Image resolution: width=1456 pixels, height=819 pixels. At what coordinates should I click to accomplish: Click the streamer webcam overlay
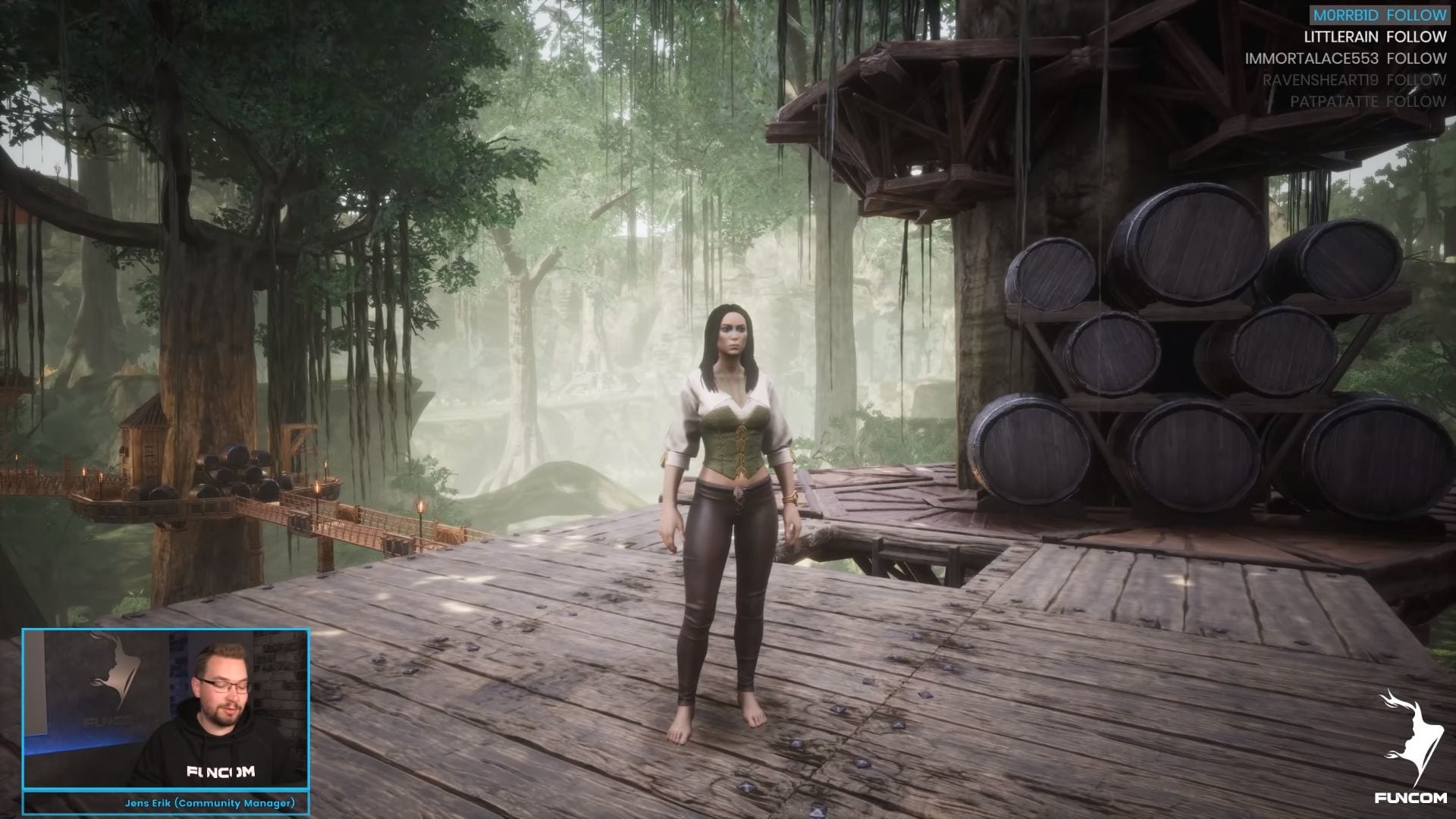pyautogui.click(x=165, y=709)
